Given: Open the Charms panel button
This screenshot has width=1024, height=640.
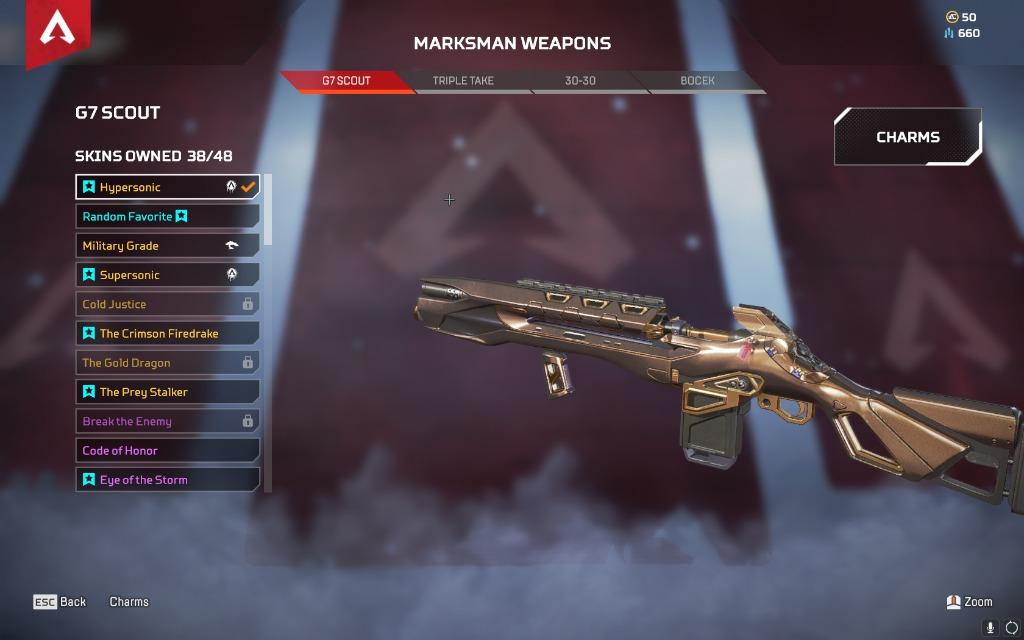Looking at the screenshot, I should 907,137.
